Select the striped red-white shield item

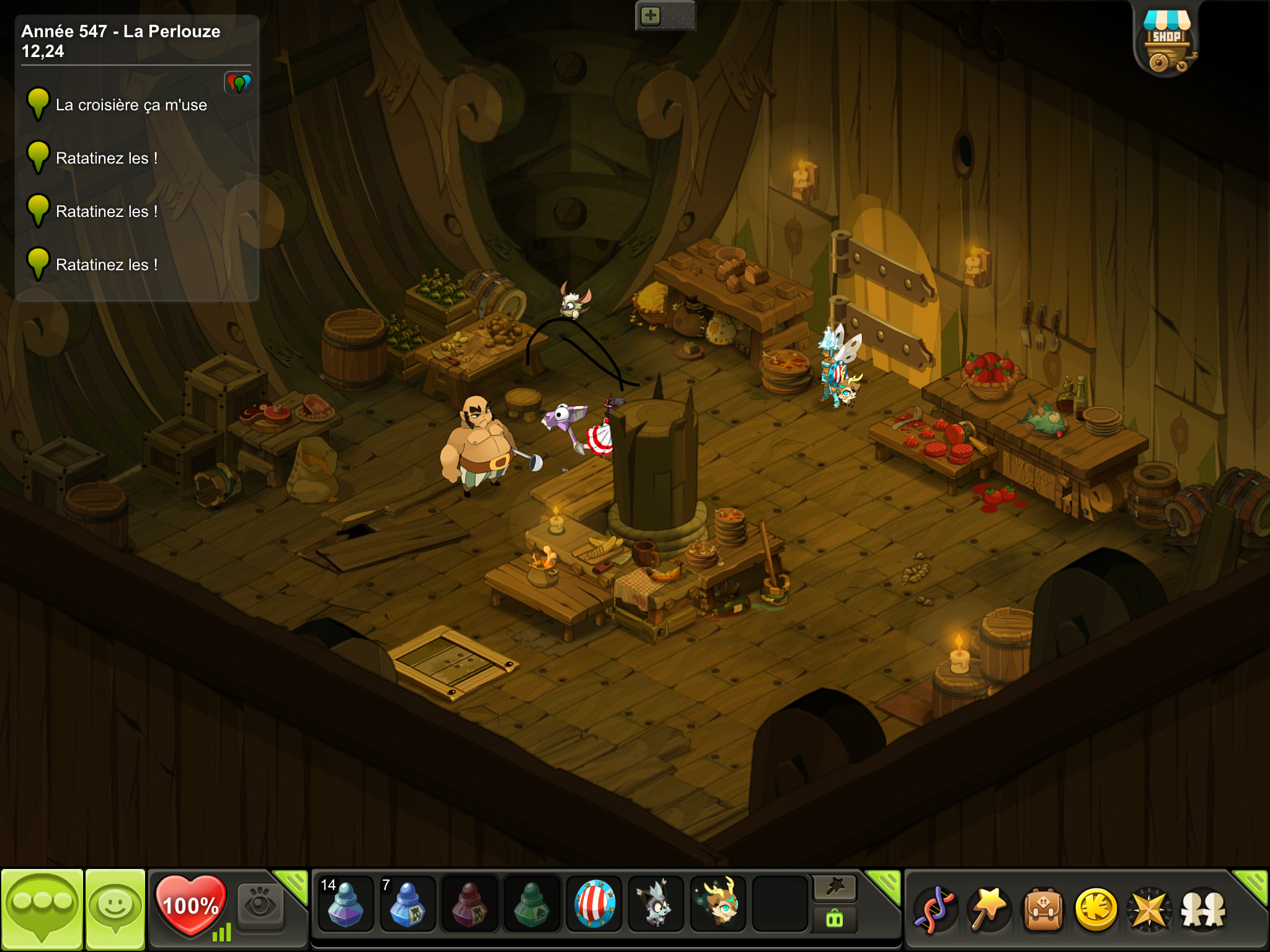pyautogui.click(x=594, y=905)
